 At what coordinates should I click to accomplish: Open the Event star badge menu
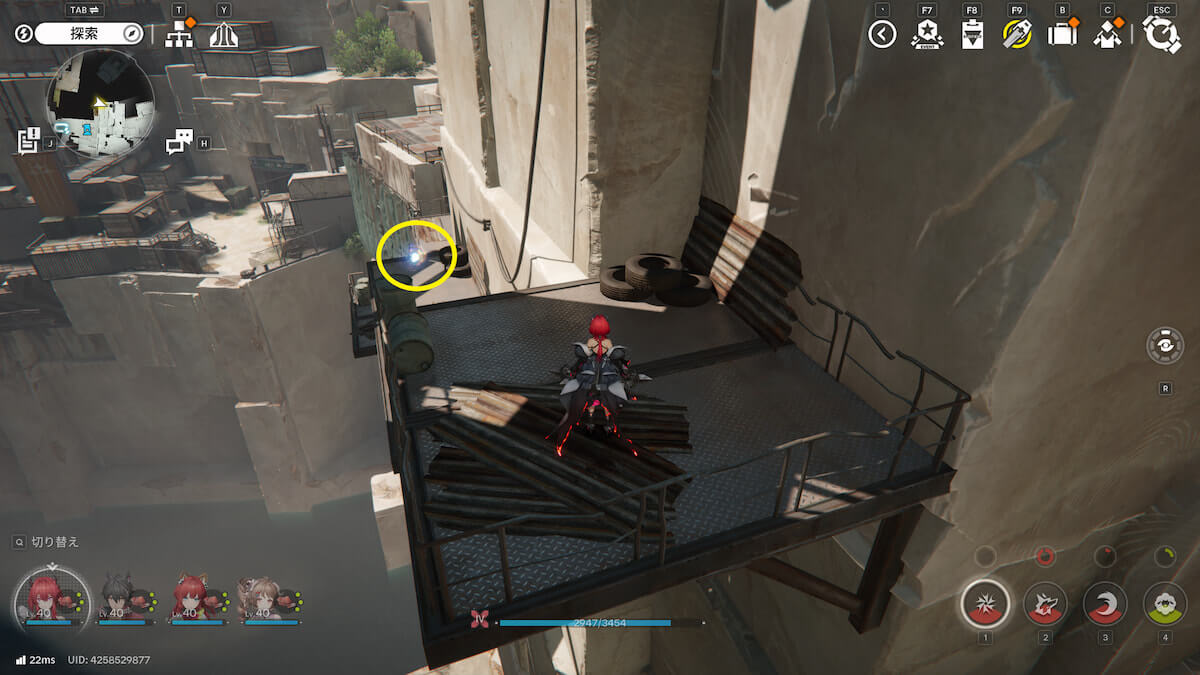point(927,35)
